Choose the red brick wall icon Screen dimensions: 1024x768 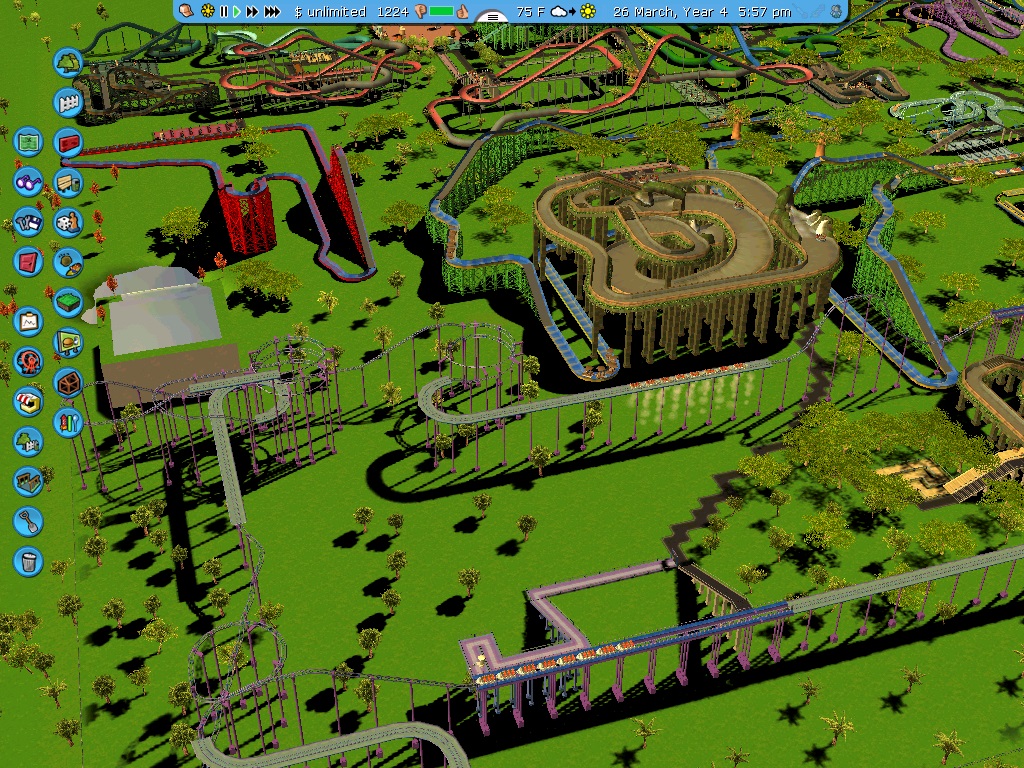[68, 142]
